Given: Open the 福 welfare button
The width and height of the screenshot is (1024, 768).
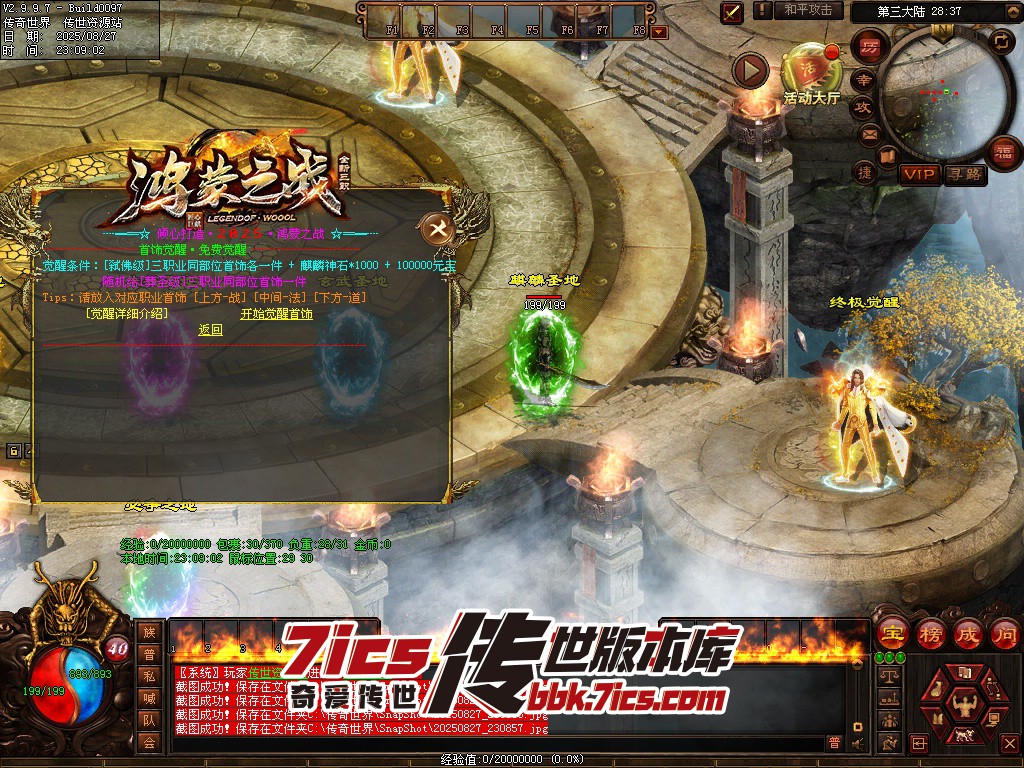Looking at the screenshot, I should point(1003,153).
